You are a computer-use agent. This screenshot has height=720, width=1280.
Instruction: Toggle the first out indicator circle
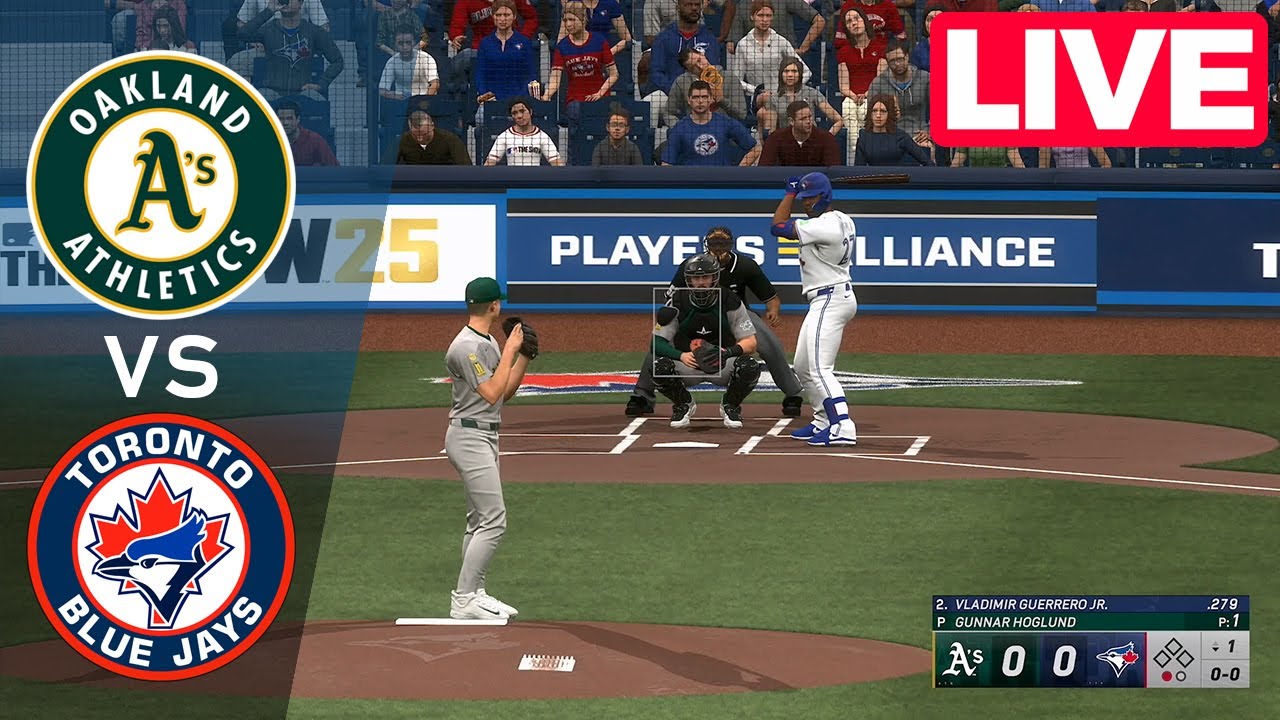click(1166, 677)
